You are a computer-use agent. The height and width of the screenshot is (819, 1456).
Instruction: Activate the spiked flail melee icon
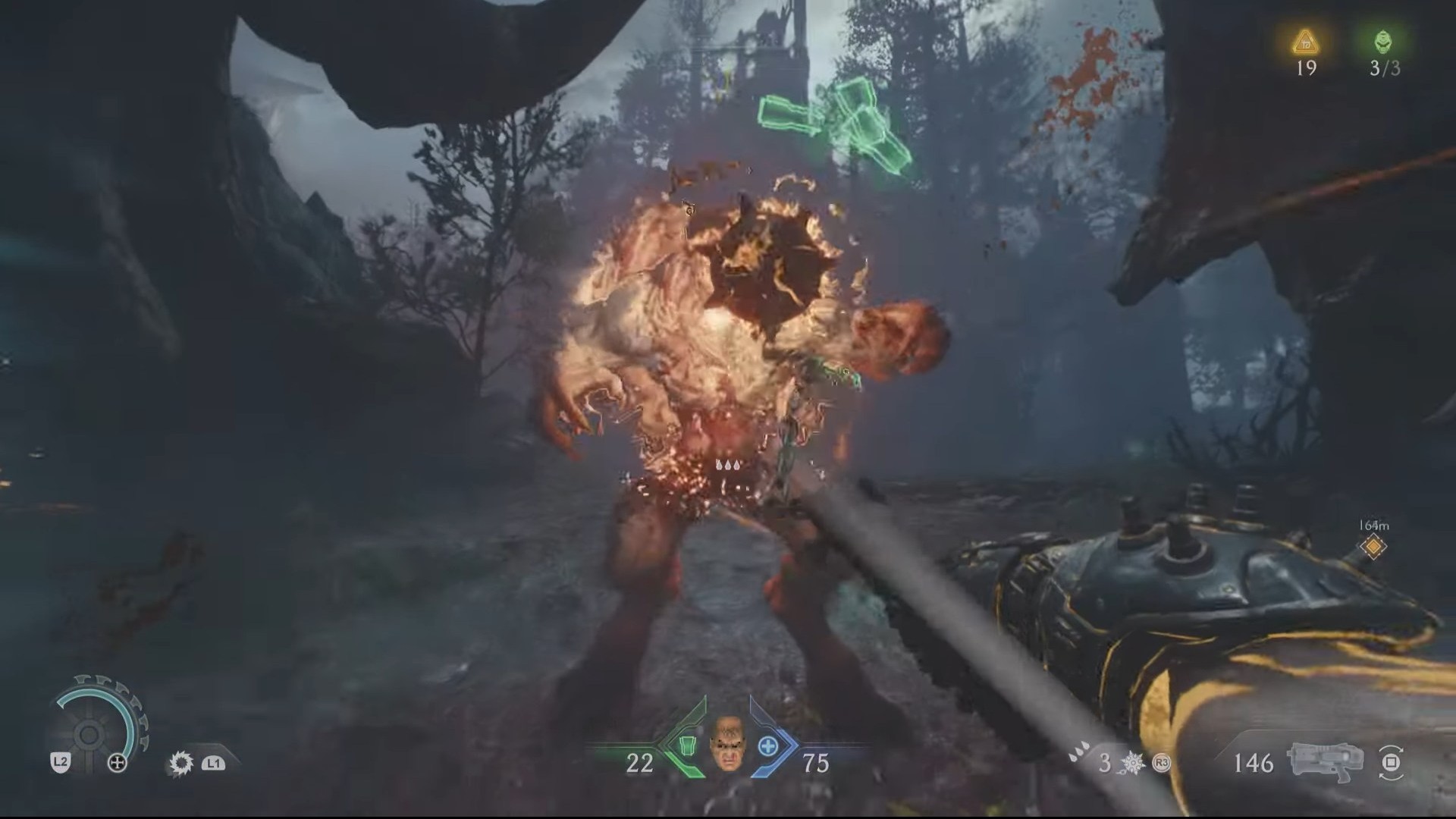pos(1134,763)
